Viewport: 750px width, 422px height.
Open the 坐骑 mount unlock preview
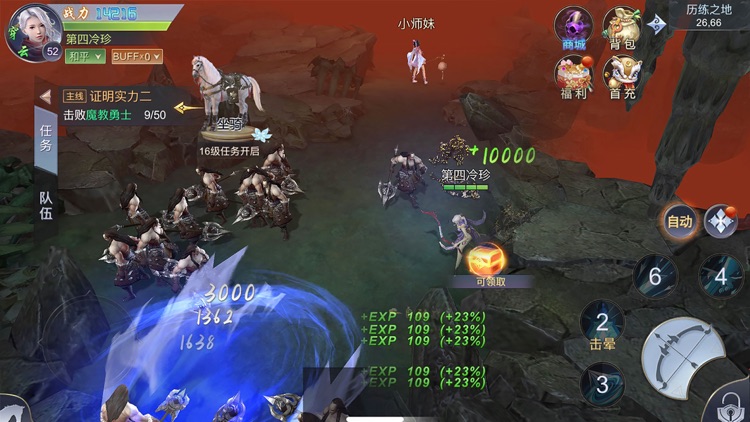[x=228, y=99]
